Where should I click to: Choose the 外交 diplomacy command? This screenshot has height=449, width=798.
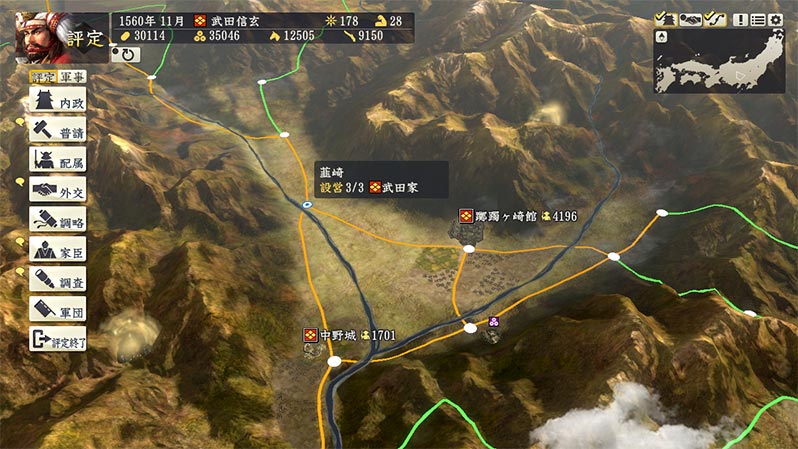click(x=57, y=189)
